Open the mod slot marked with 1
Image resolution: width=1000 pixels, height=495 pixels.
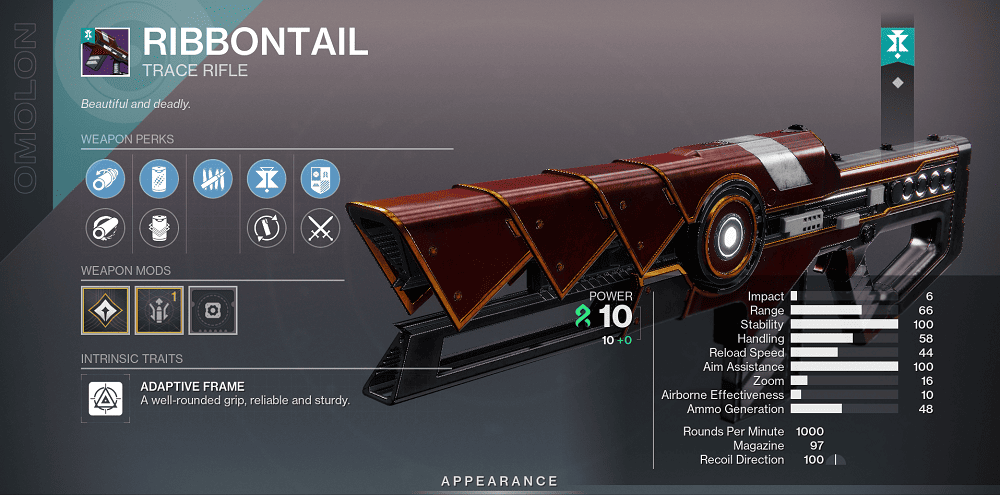click(158, 310)
